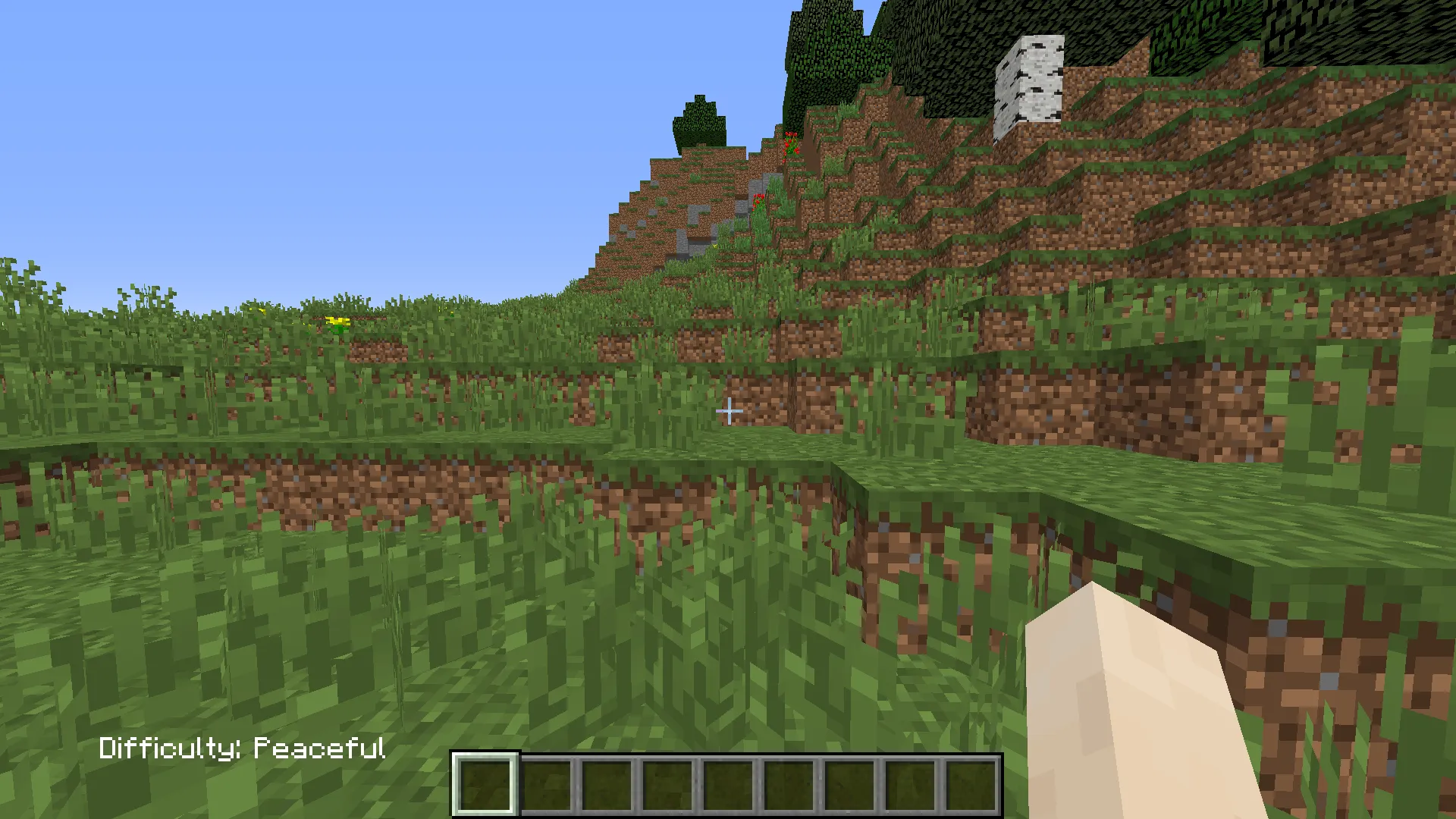Image resolution: width=1456 pixels, height=819 pixels.
Task: Select the first hotbar slot
Action: tap(485, 783)
